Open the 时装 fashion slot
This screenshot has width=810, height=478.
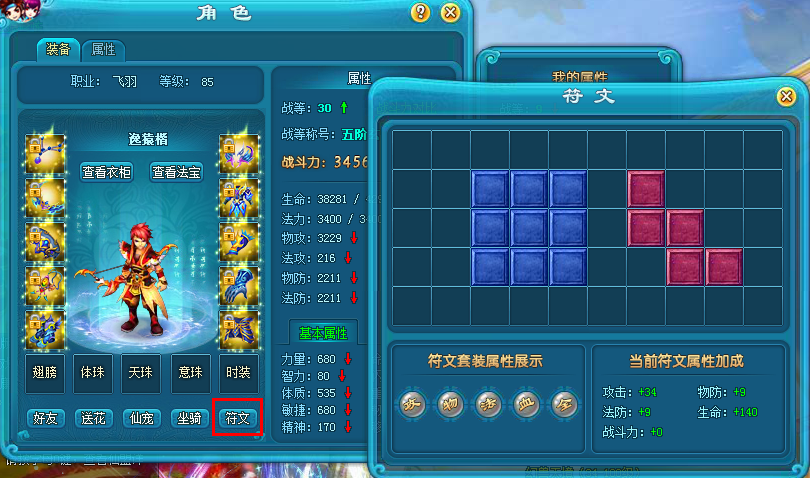tap(237, 371)
